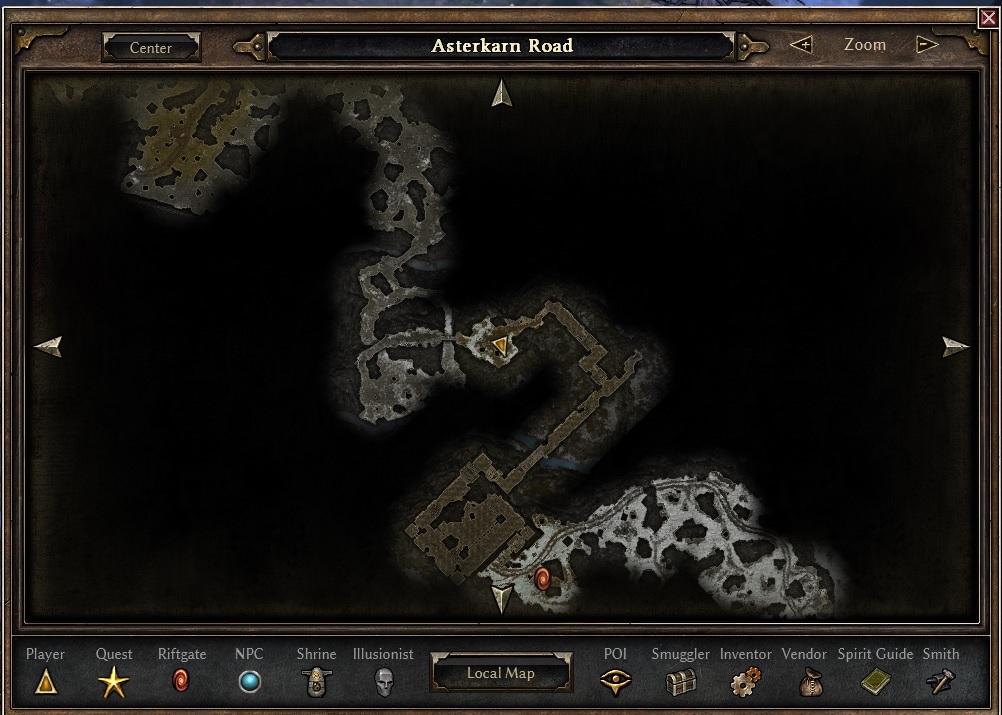Image resolution: width=1002 pixels, height=715 pixels.
Task: Click the Shrine legend icon
Action: [316, 683]
